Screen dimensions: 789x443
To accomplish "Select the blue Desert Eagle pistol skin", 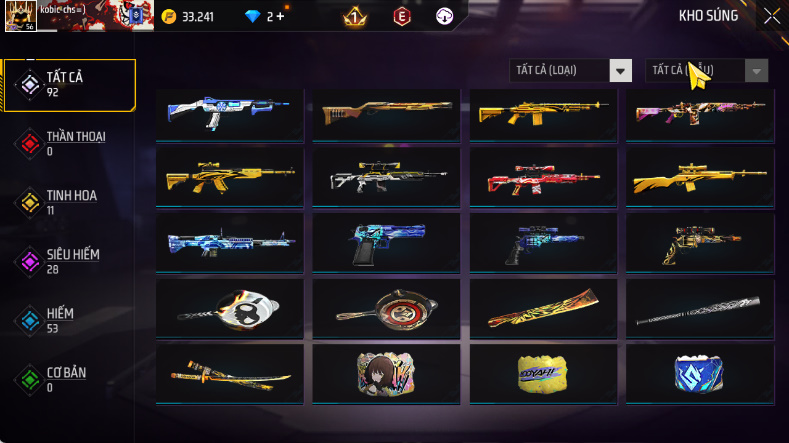I will [386, 243].
